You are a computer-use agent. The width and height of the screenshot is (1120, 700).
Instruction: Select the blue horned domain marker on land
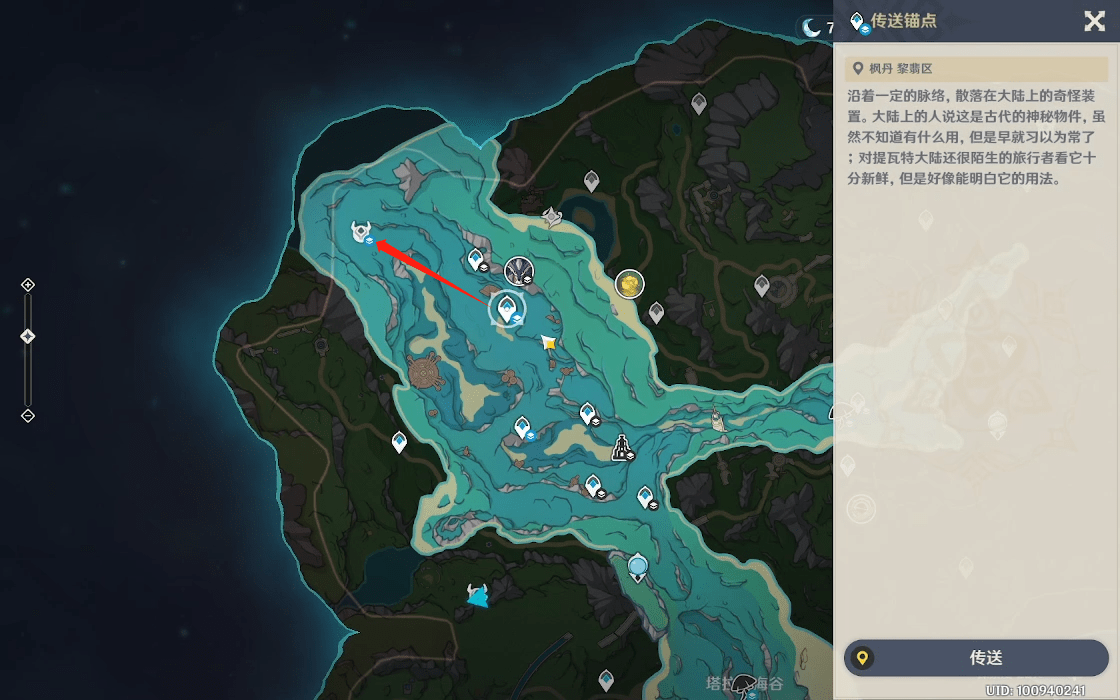(478, 595)
